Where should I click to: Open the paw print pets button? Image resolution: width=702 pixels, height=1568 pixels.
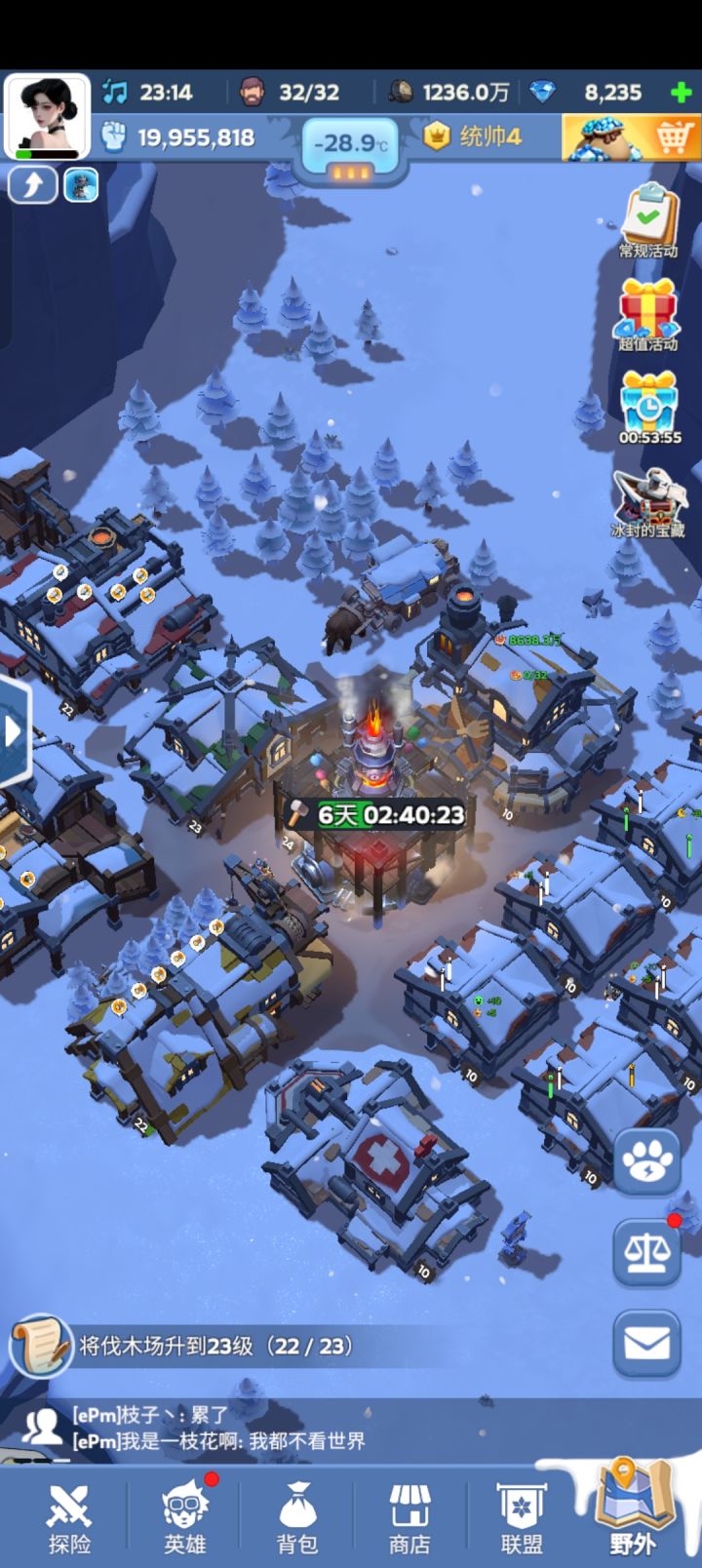[647, 1161]
